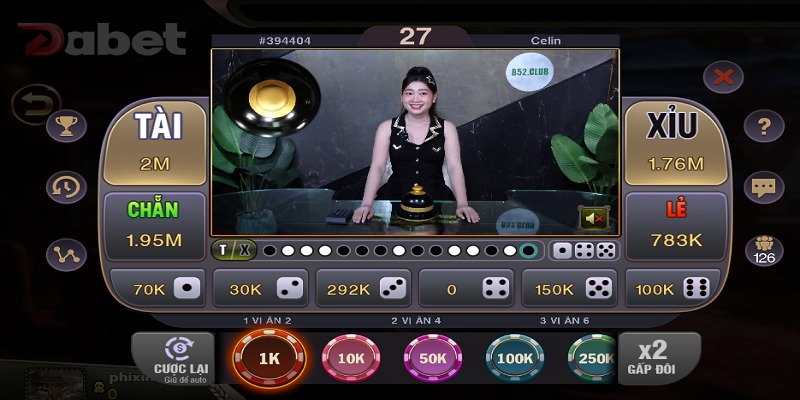Screen dimensions: 800x400
Task: Select the 100K chip
Action: [515, 359]
